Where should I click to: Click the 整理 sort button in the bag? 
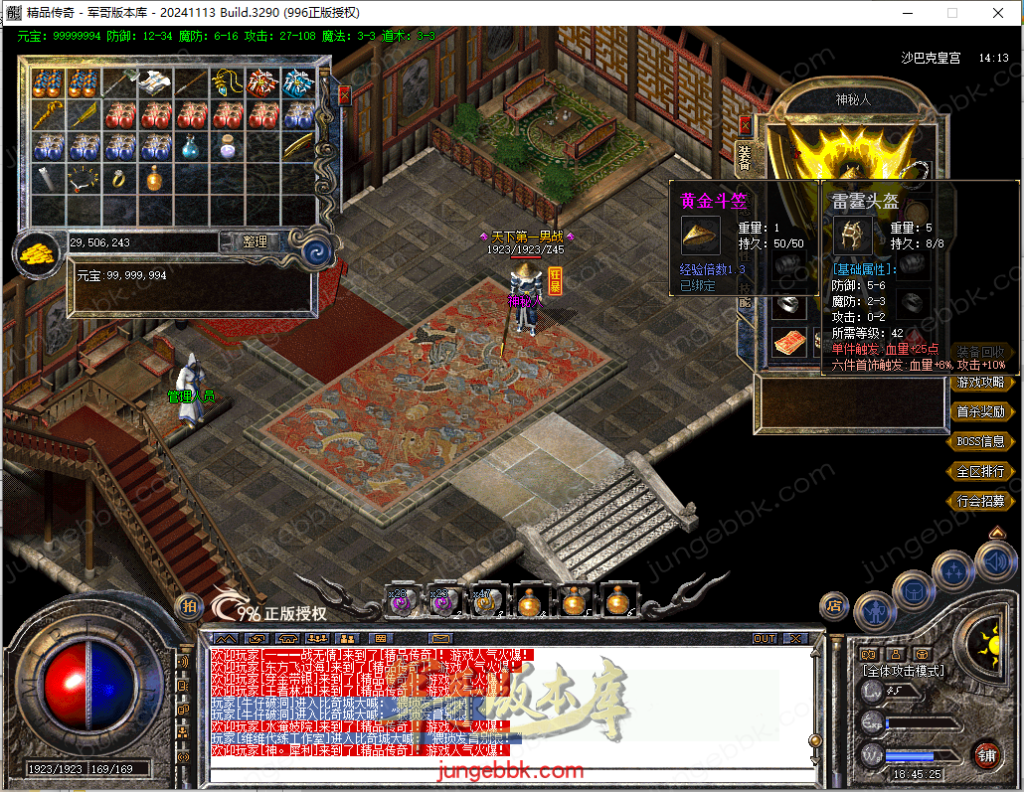click(x=254, y=242)
